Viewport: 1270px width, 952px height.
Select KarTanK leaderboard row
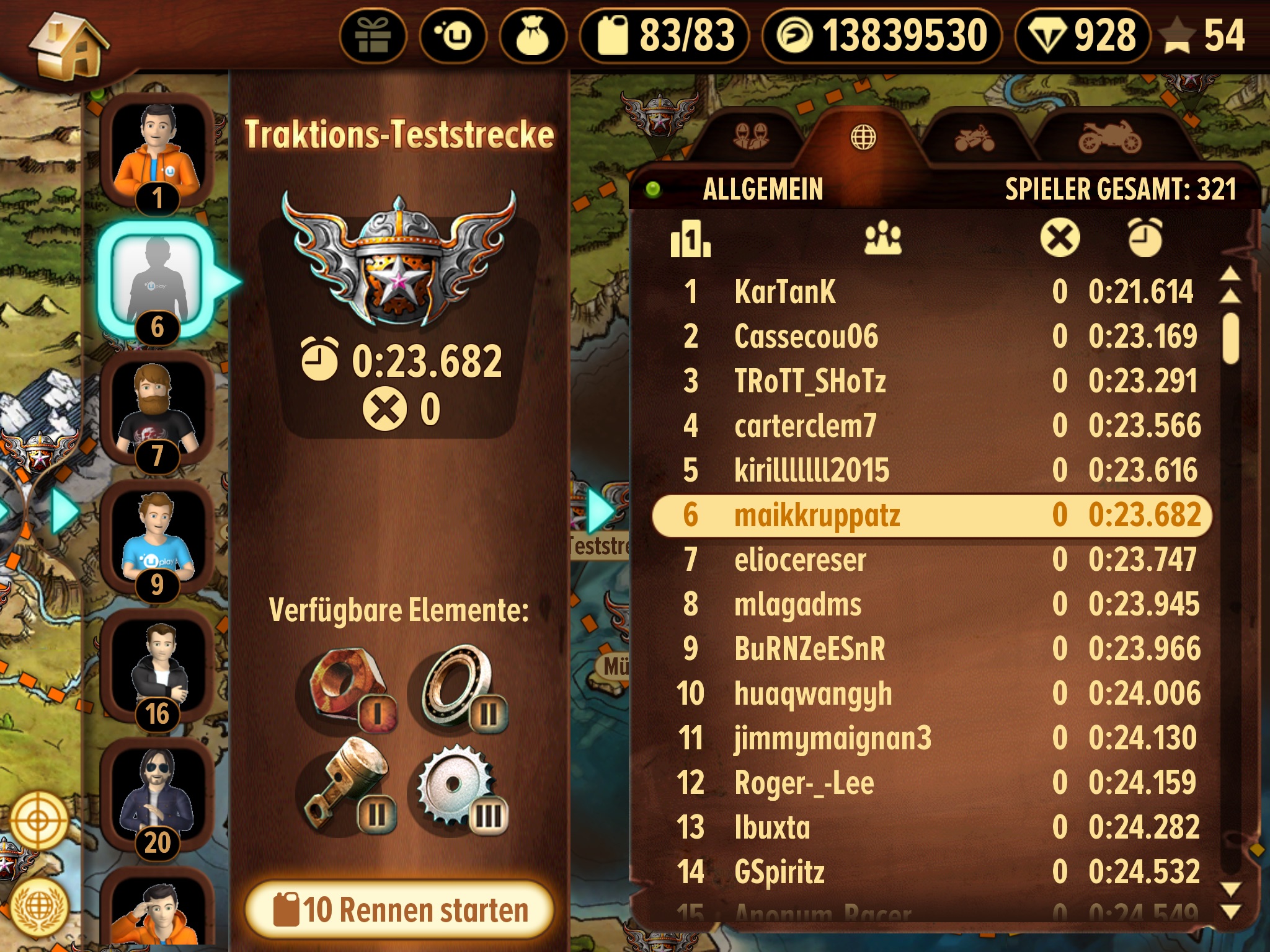(930, 292)
